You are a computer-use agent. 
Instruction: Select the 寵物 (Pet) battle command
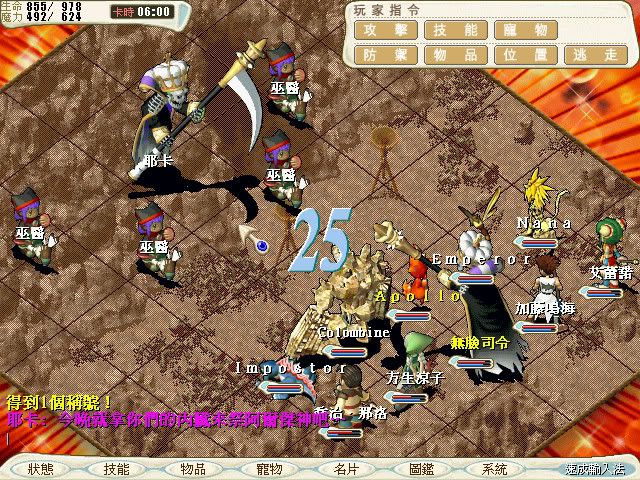tap(515, 30)
